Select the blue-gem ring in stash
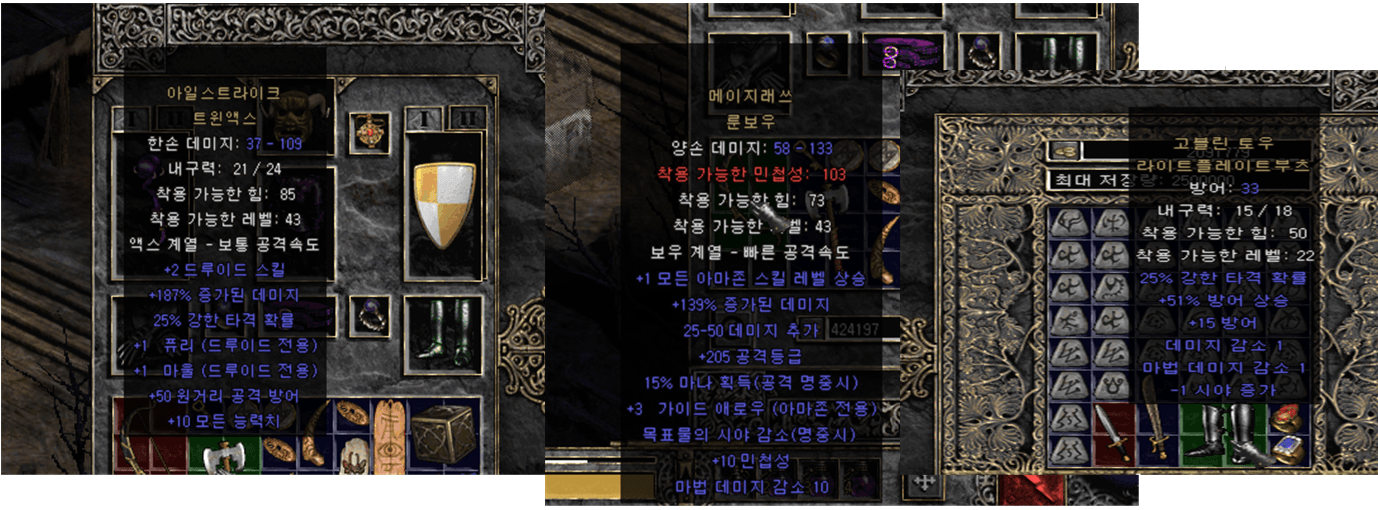1378x510 pixels. [x=1288, y=450]
